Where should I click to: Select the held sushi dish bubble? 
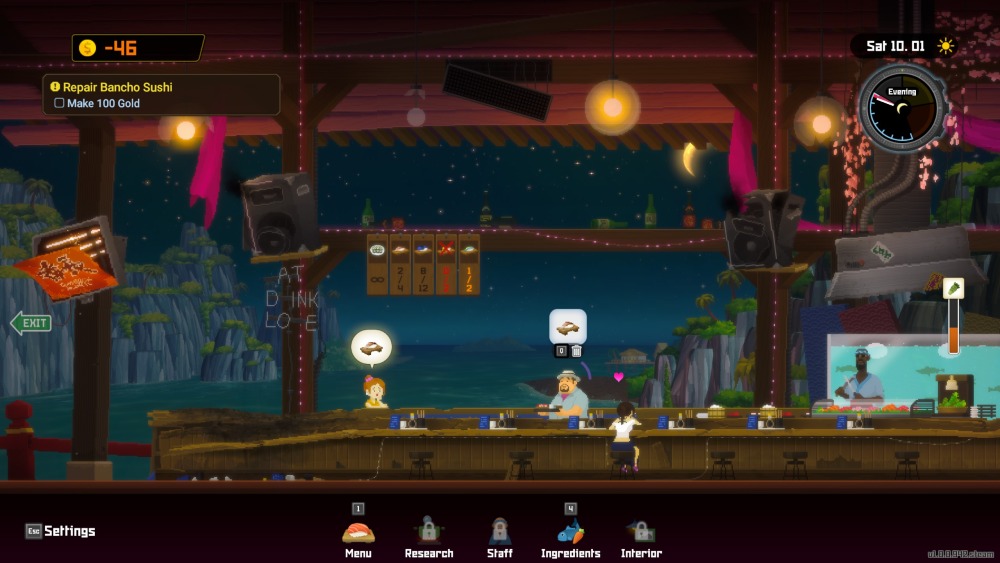point(568,326)
